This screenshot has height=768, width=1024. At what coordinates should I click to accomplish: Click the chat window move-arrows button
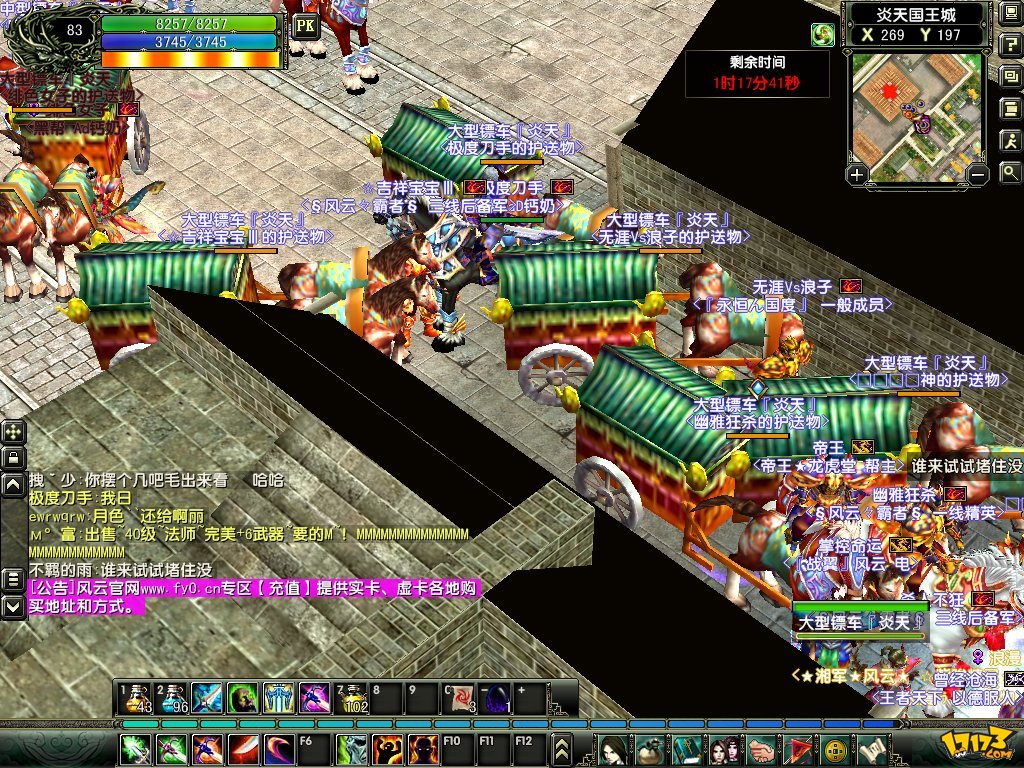(13, 432)
